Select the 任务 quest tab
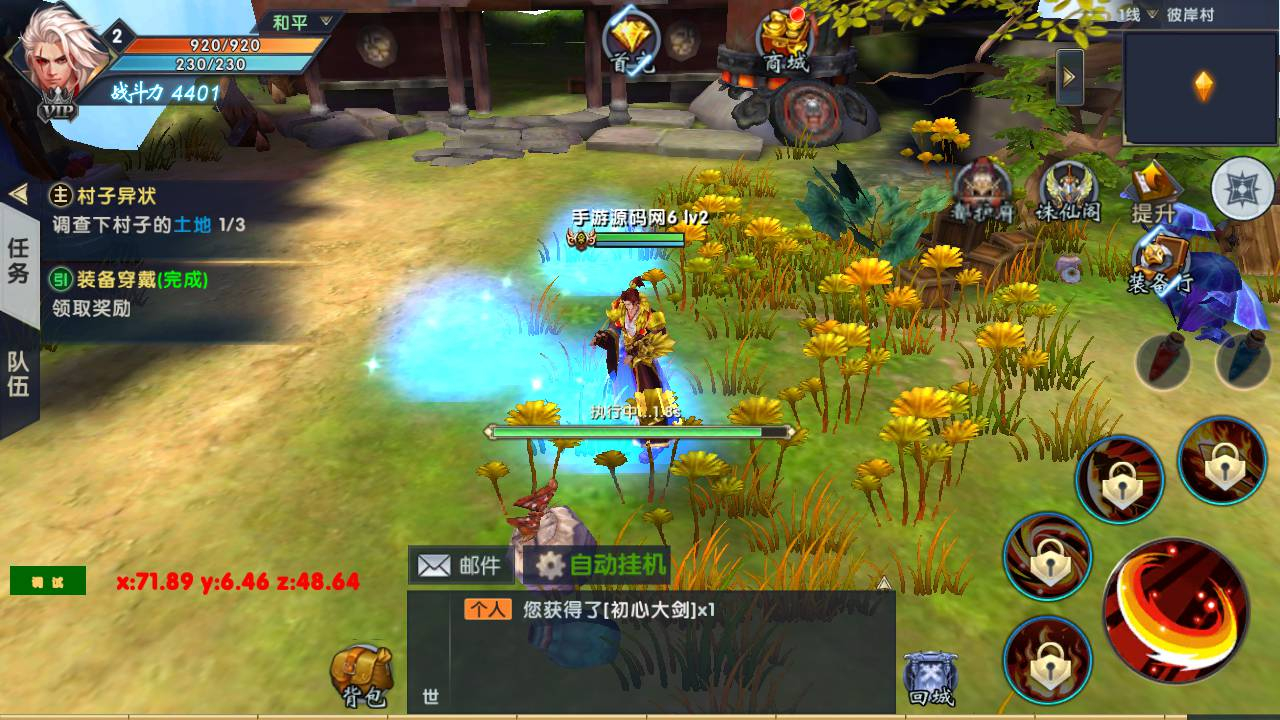The height and width of the screenshot is (720, 1280). click(x=19, y=260)
